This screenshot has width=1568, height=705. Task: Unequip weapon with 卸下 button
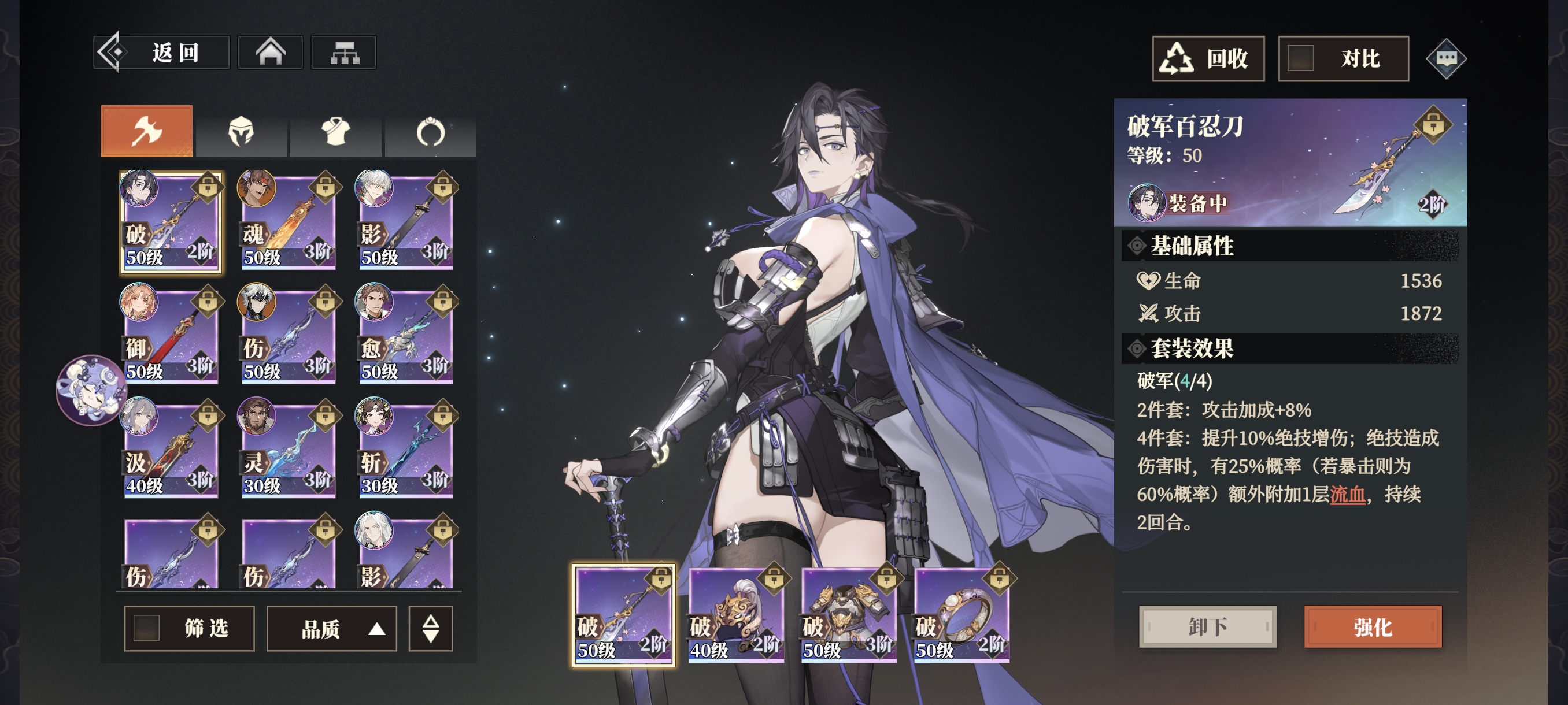[x=1207, y=626]
